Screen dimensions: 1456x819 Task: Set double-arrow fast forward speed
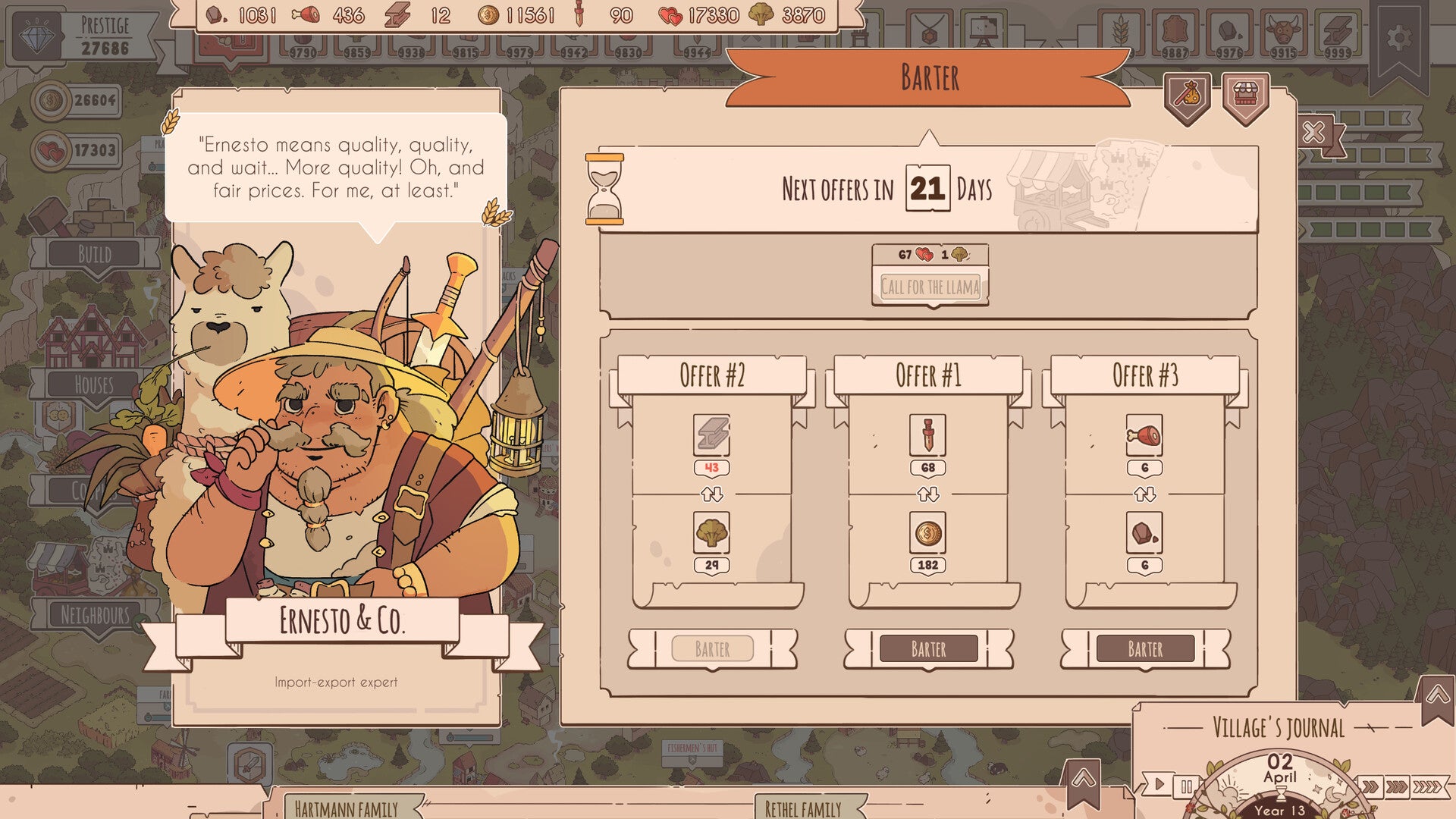[x=1370, y=786]
